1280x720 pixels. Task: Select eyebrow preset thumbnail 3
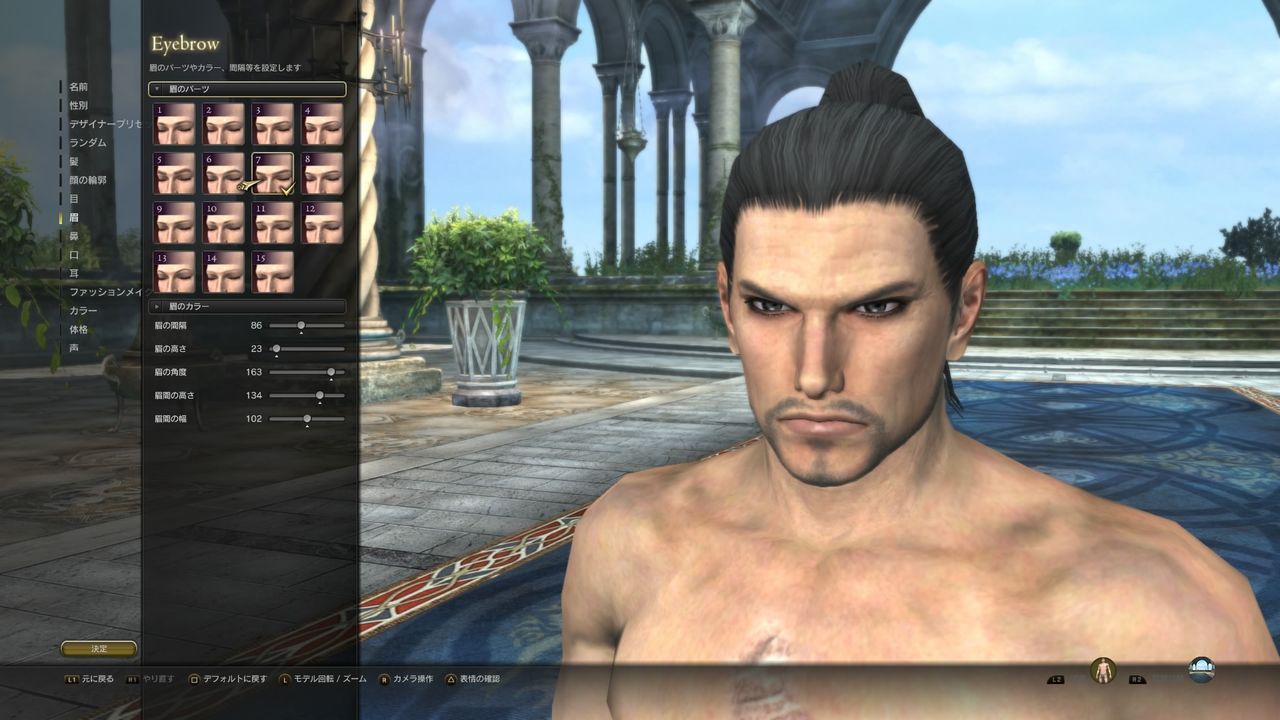[271, 123]
